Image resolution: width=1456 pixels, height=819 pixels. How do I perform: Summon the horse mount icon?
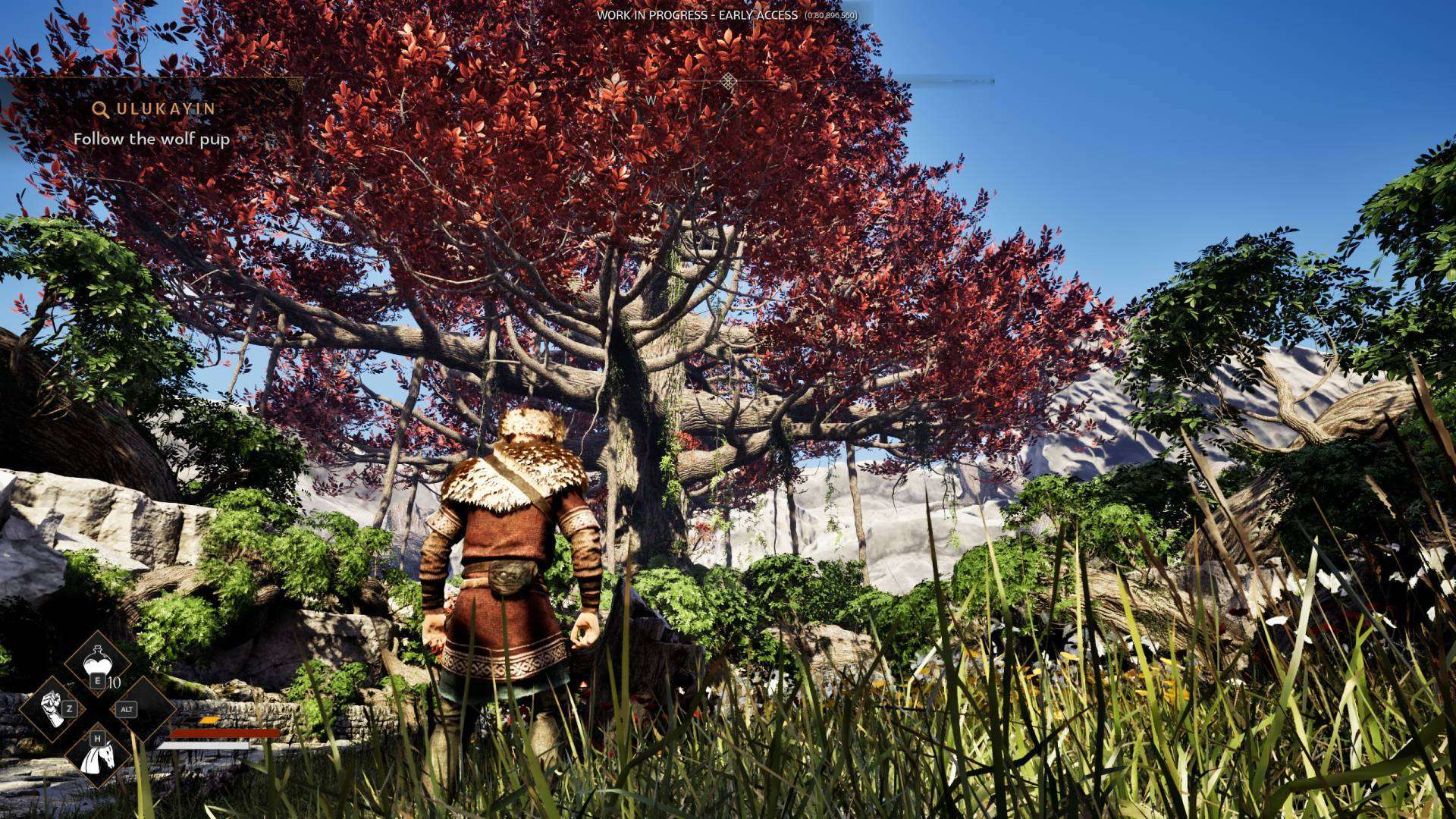point(96,753)
